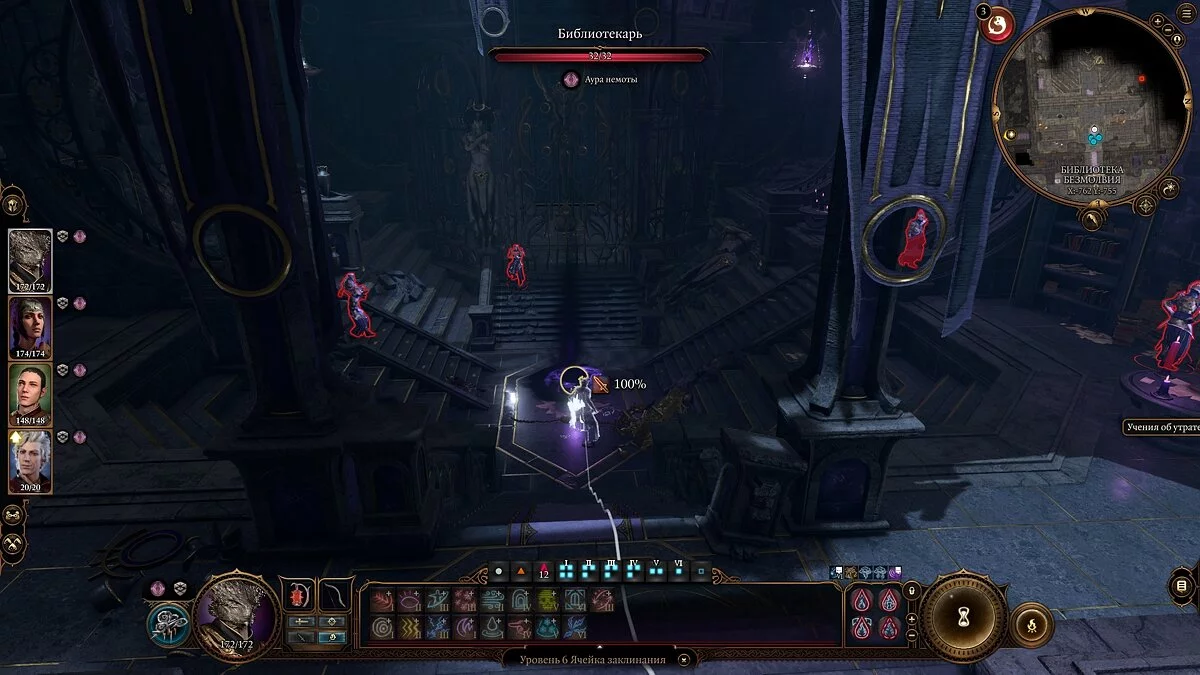Screen dimensions: 1200x675
Task: Click the melee weapon slot with red item
Action: pos(297,594)
